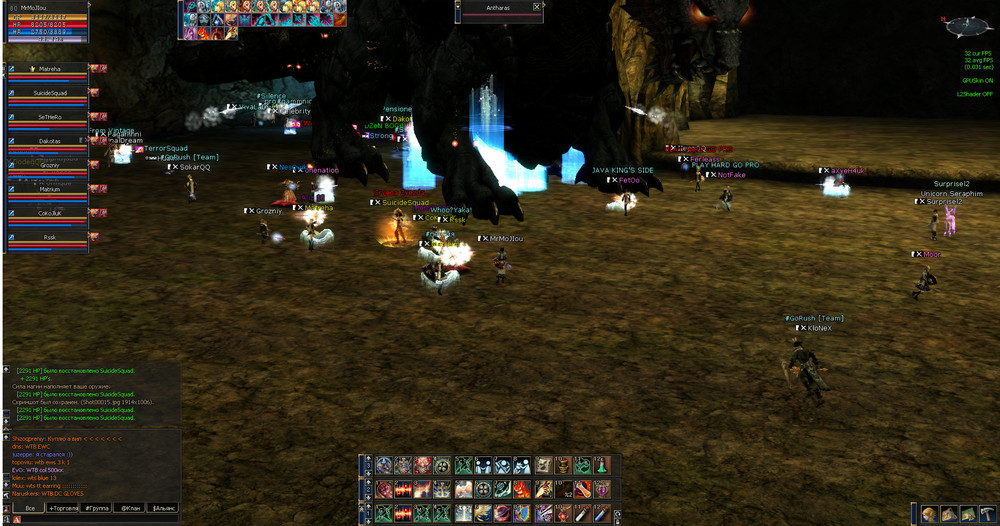Show the $Альянс alliance chat tab
Image resolution: width=1000 pixels, height=526 pixels.
(x=162, y=508)
